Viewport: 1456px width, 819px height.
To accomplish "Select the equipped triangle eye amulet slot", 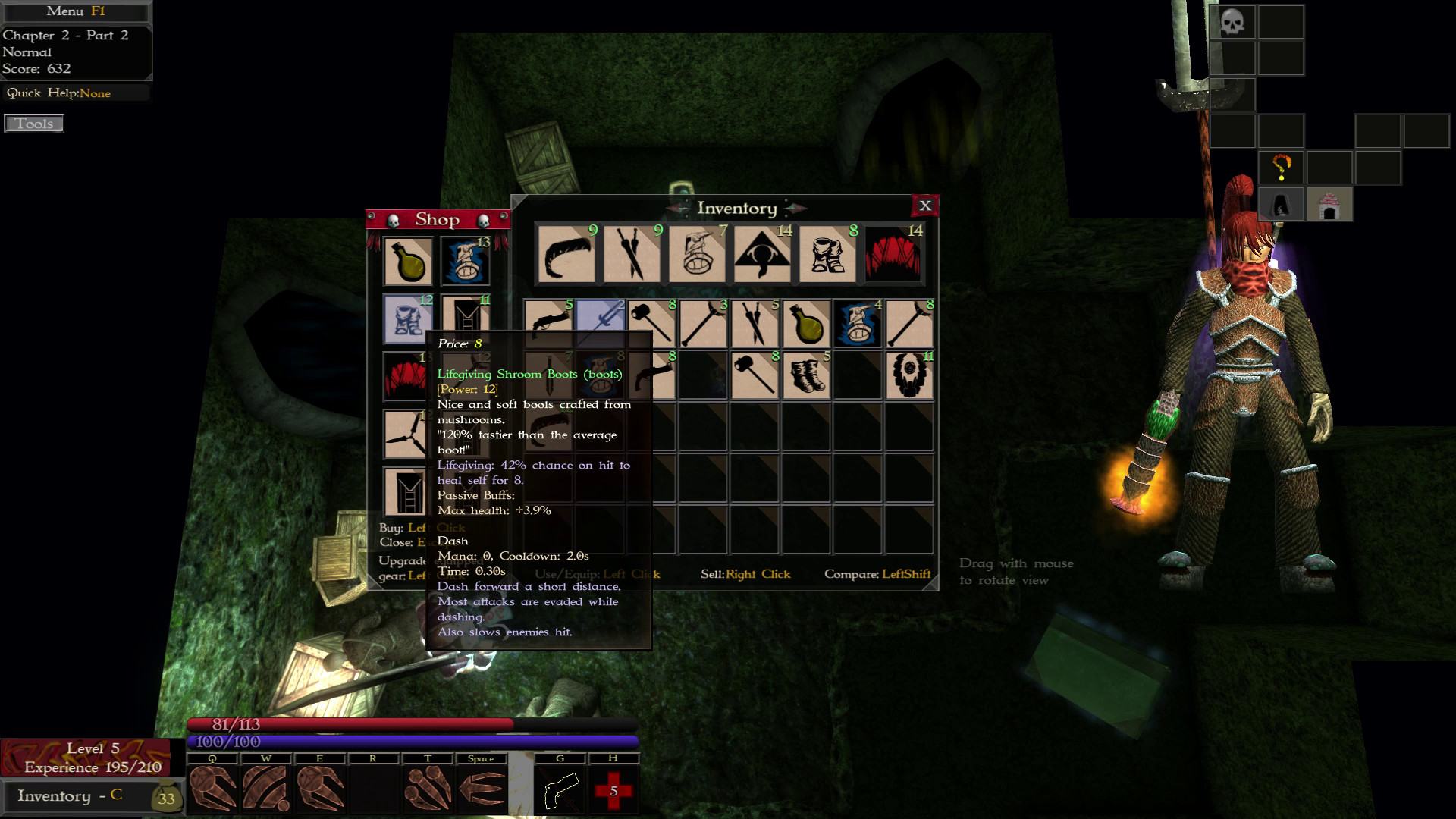I will (762, 255).
